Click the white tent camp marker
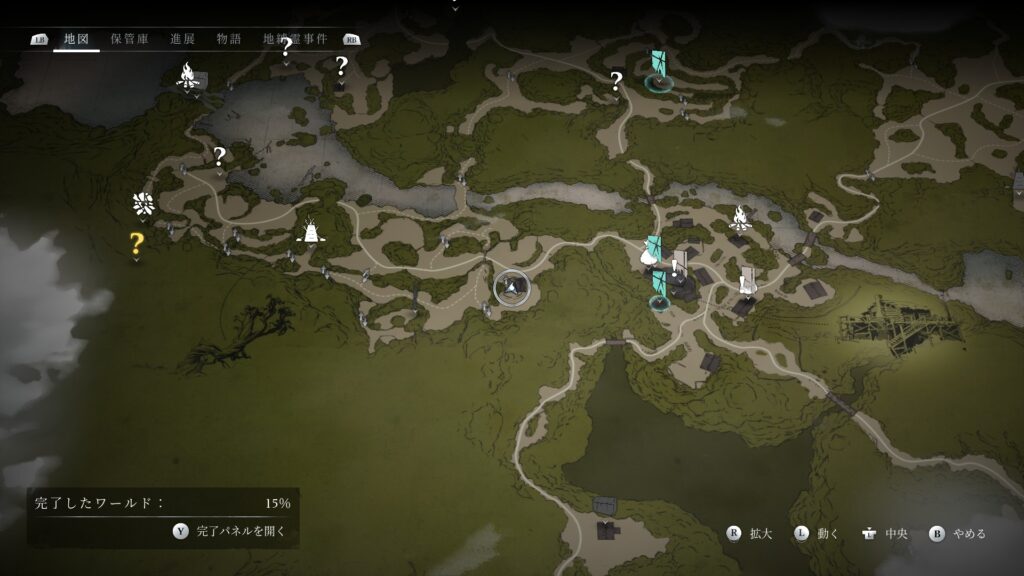The width and height of the screenshot is (1024, 576). tap(313, 233)
